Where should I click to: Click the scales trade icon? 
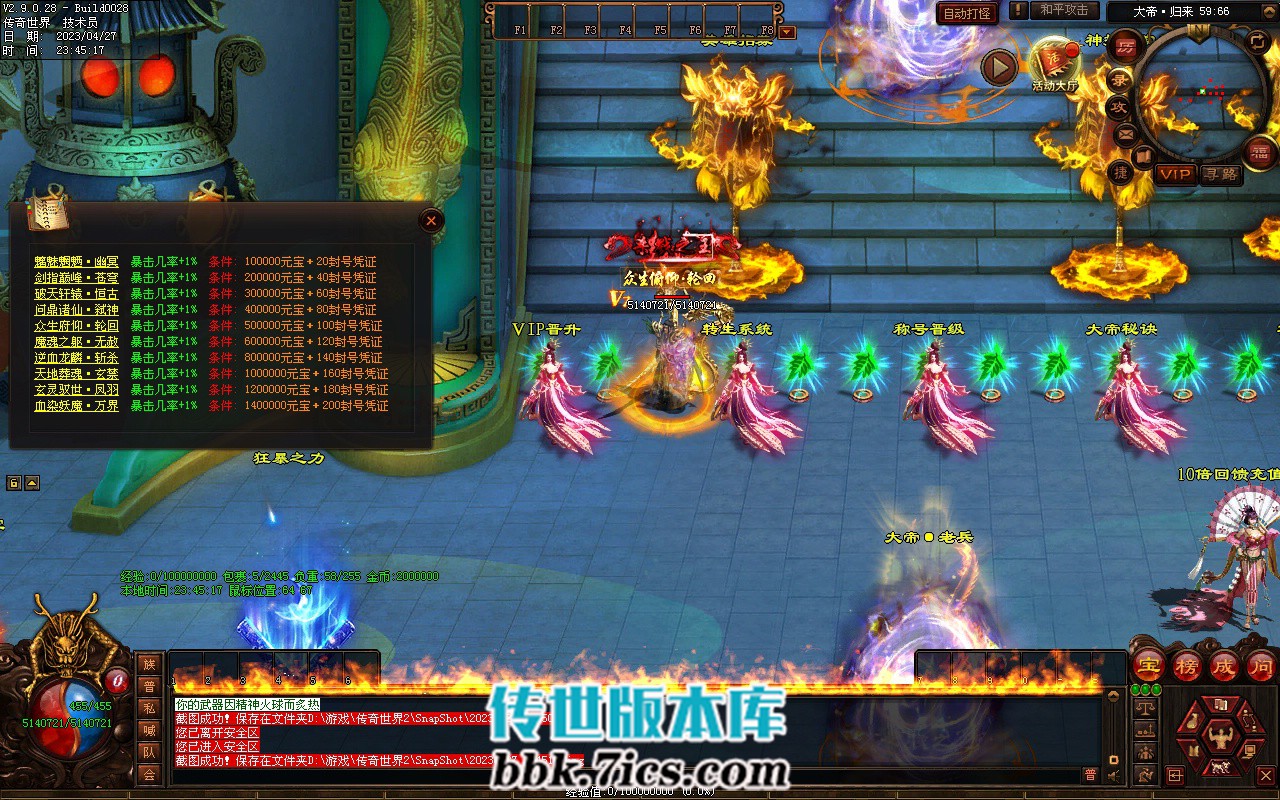1146,708
